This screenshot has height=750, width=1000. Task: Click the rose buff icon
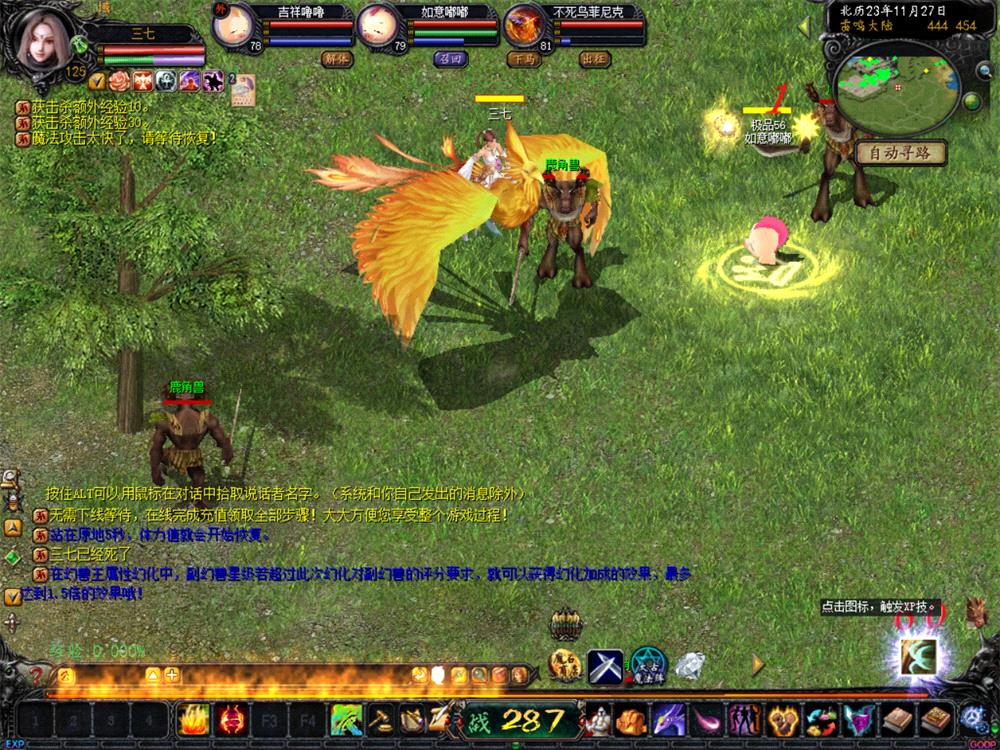pos(120,81)
